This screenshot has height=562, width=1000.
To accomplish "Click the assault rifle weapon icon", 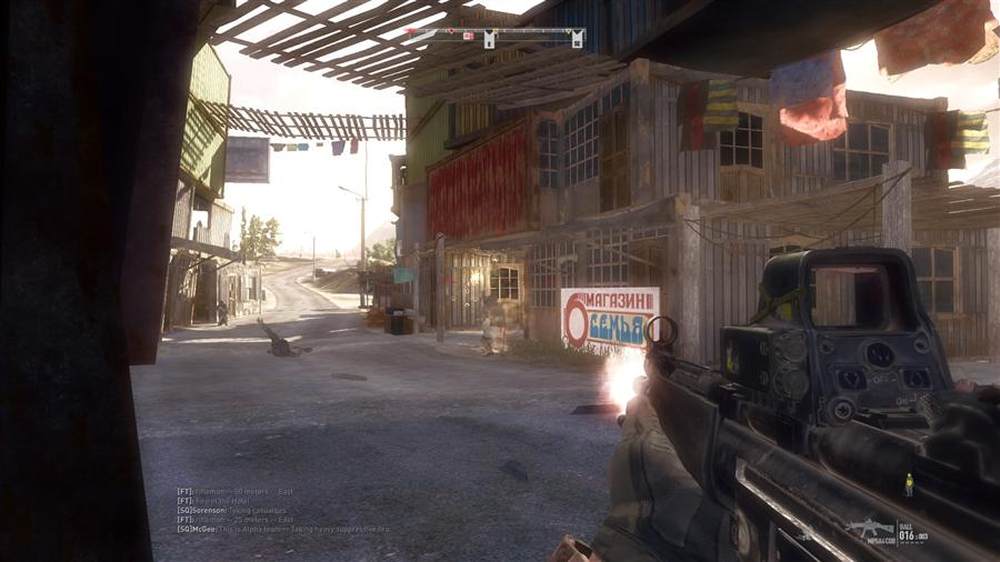I will (x=870, y=528).
